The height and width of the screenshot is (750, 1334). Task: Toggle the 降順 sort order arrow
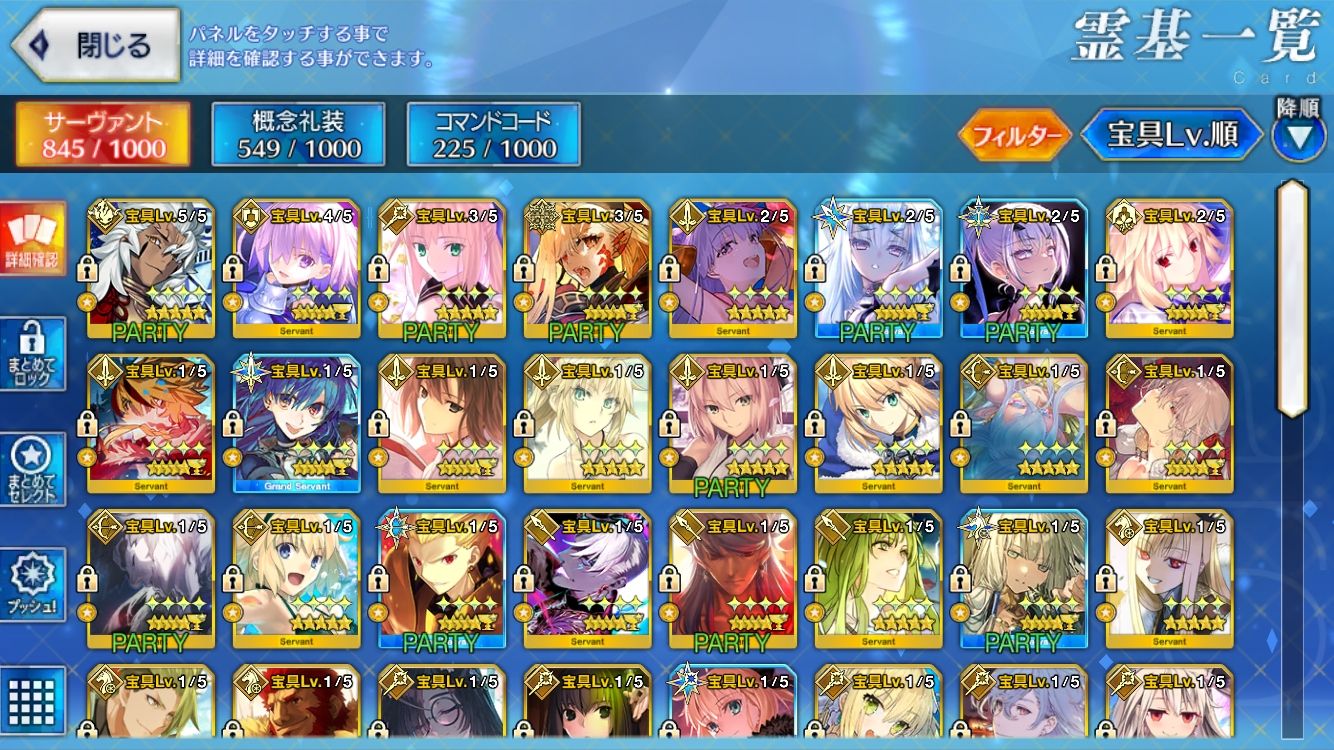click(1298, 135)
